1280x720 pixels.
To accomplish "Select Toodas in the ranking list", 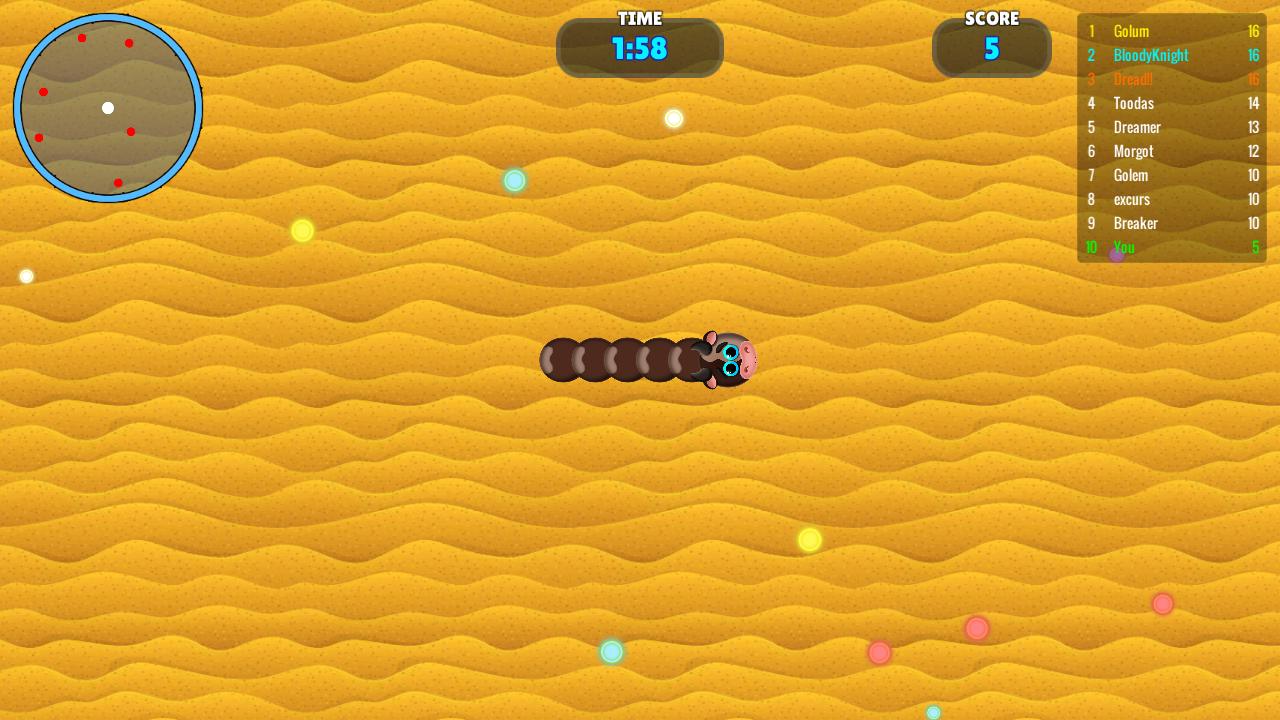I will click(x=1133, y=103).
